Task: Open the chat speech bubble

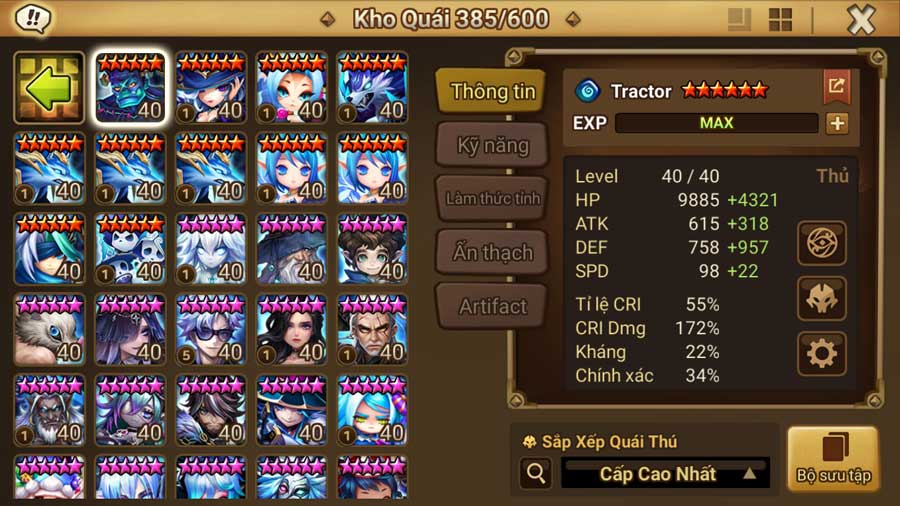Action: tap(35, 18)
